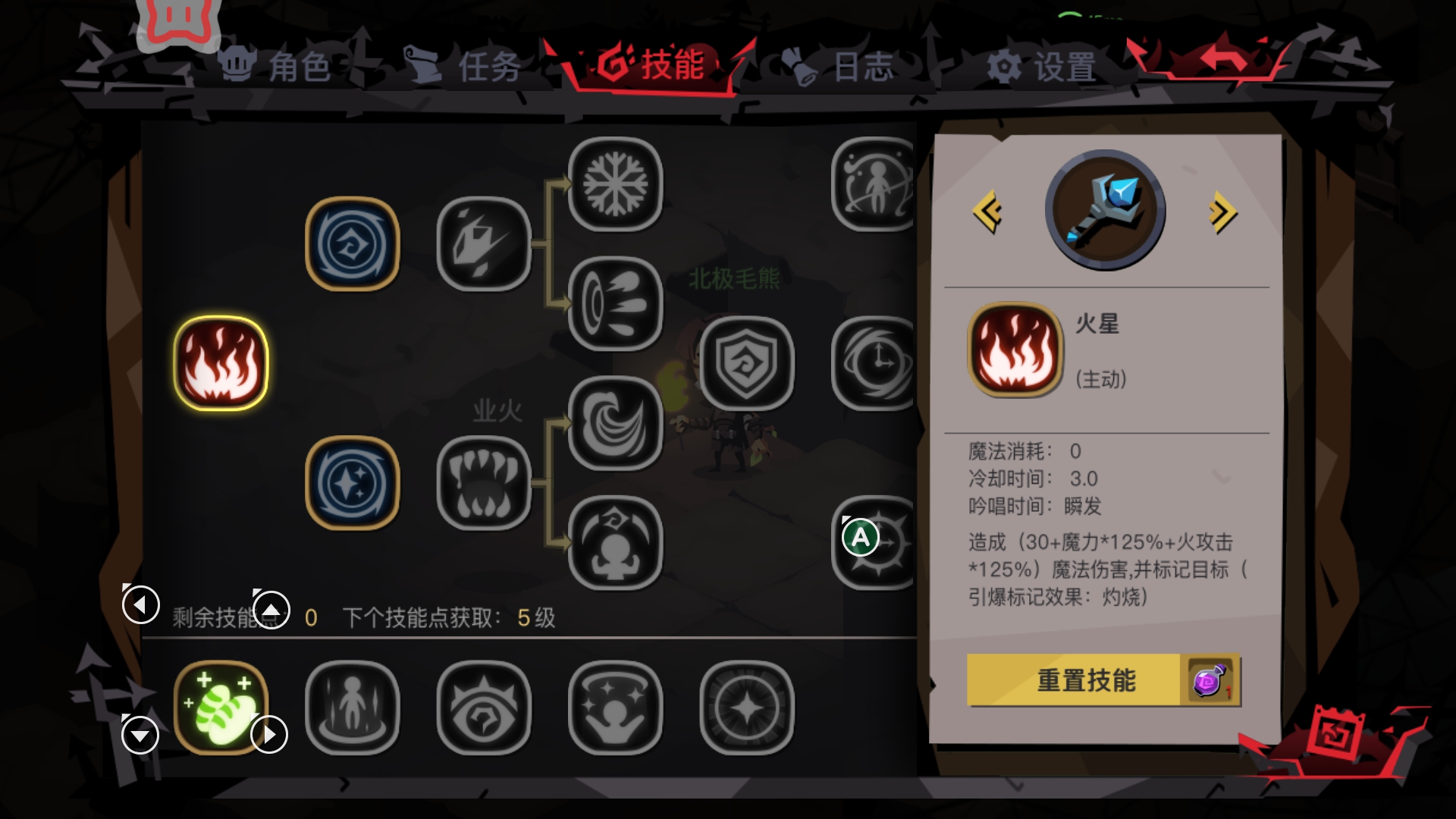Open the snowflake frost skill node

(x=617, y=184)
